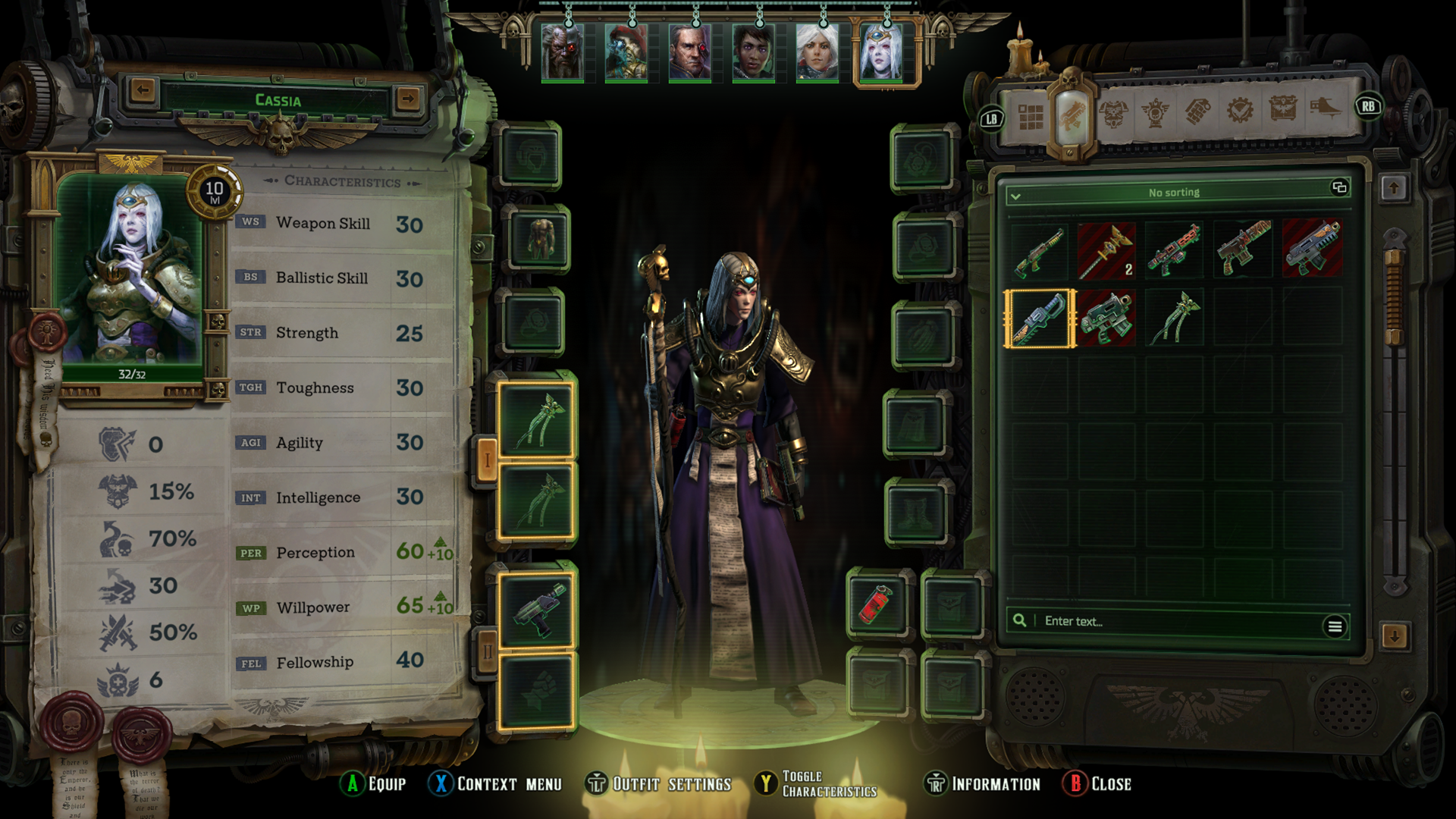Pick the green staff in the inventory grid
This screenshot has width=1456, height=819.
pos(1174,319)
